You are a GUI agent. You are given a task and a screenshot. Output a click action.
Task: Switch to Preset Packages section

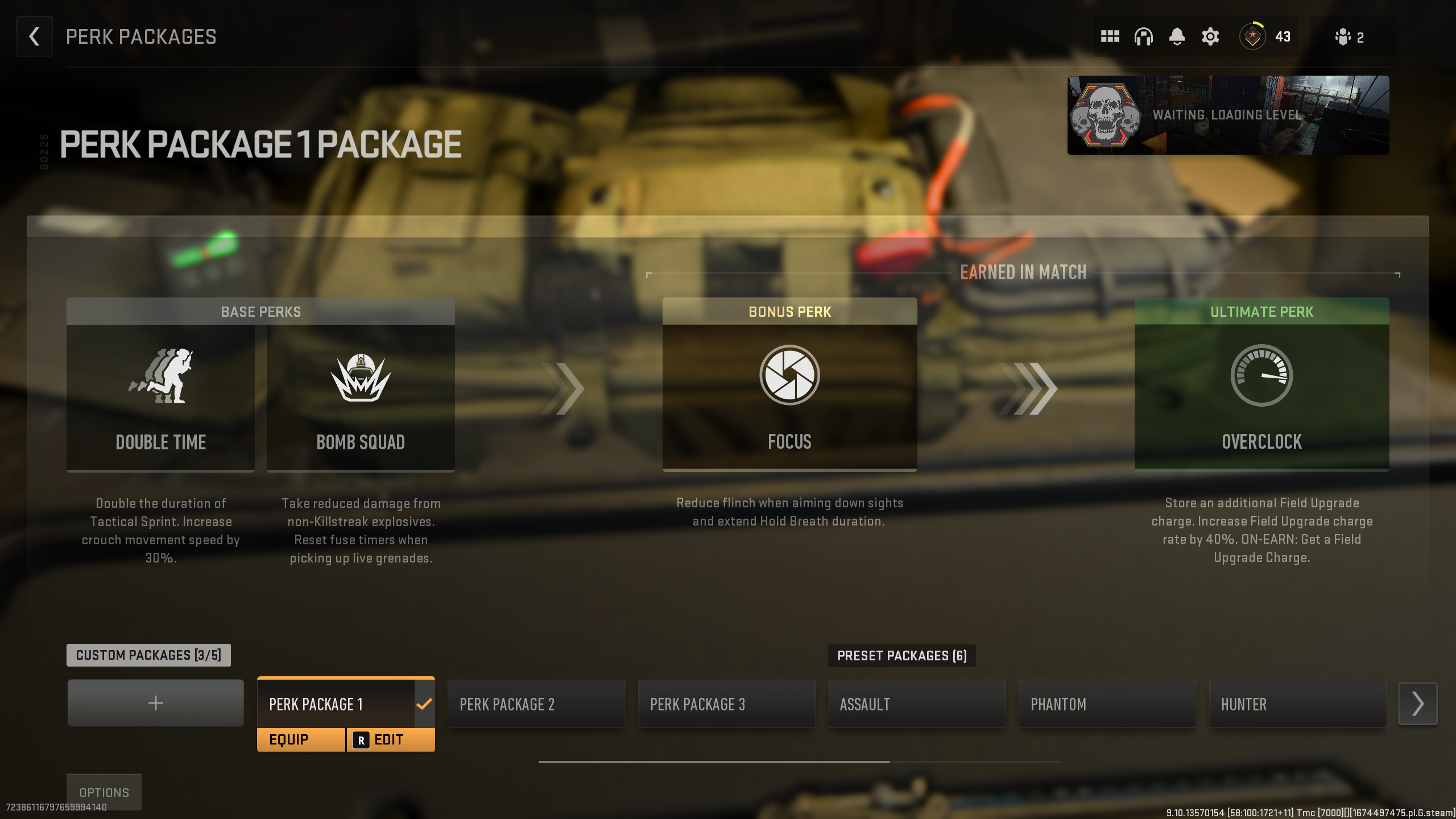(902, 655)
